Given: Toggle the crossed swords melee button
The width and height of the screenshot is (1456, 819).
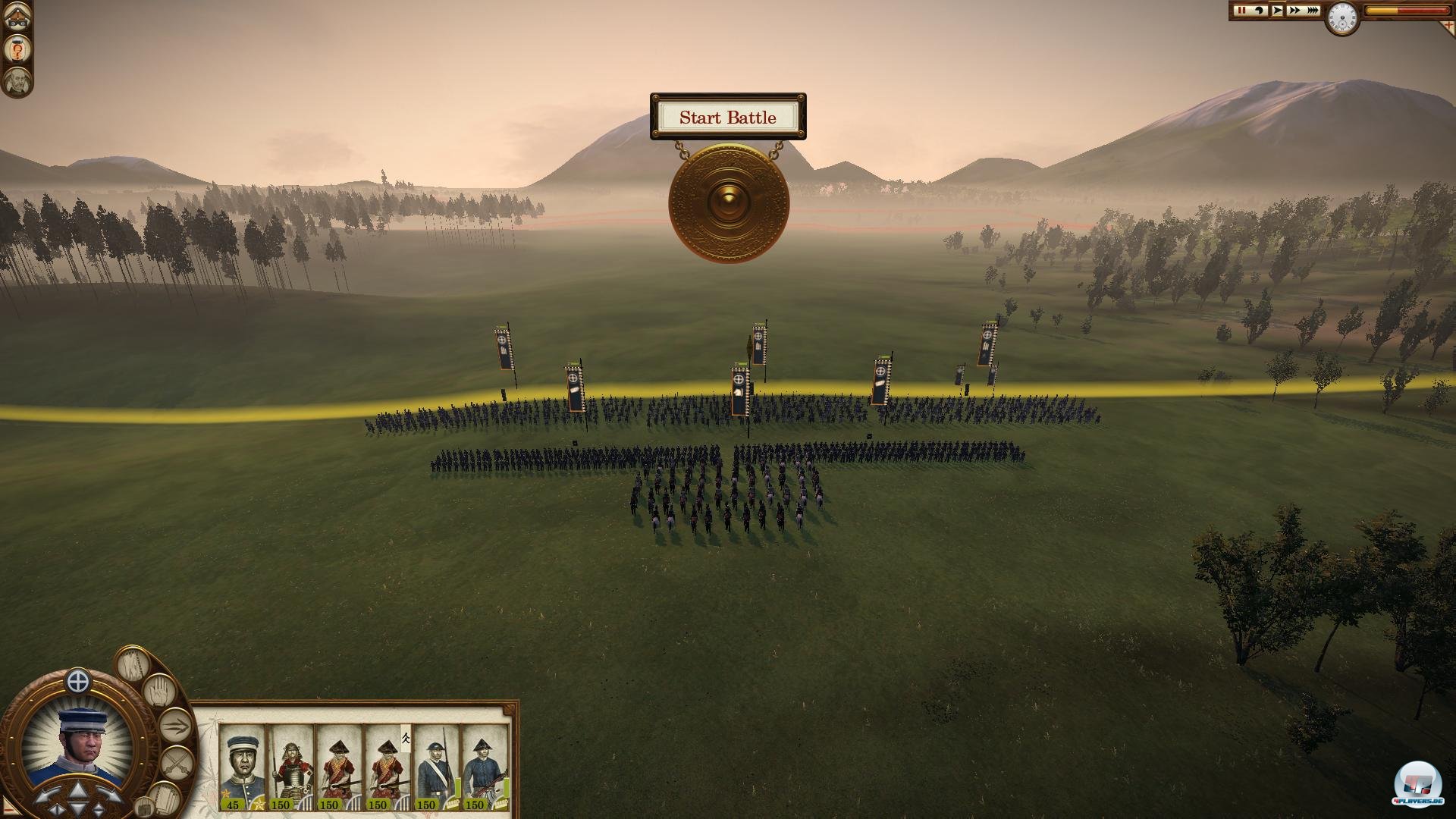Looking at the screenshot, I should [176, 761].
